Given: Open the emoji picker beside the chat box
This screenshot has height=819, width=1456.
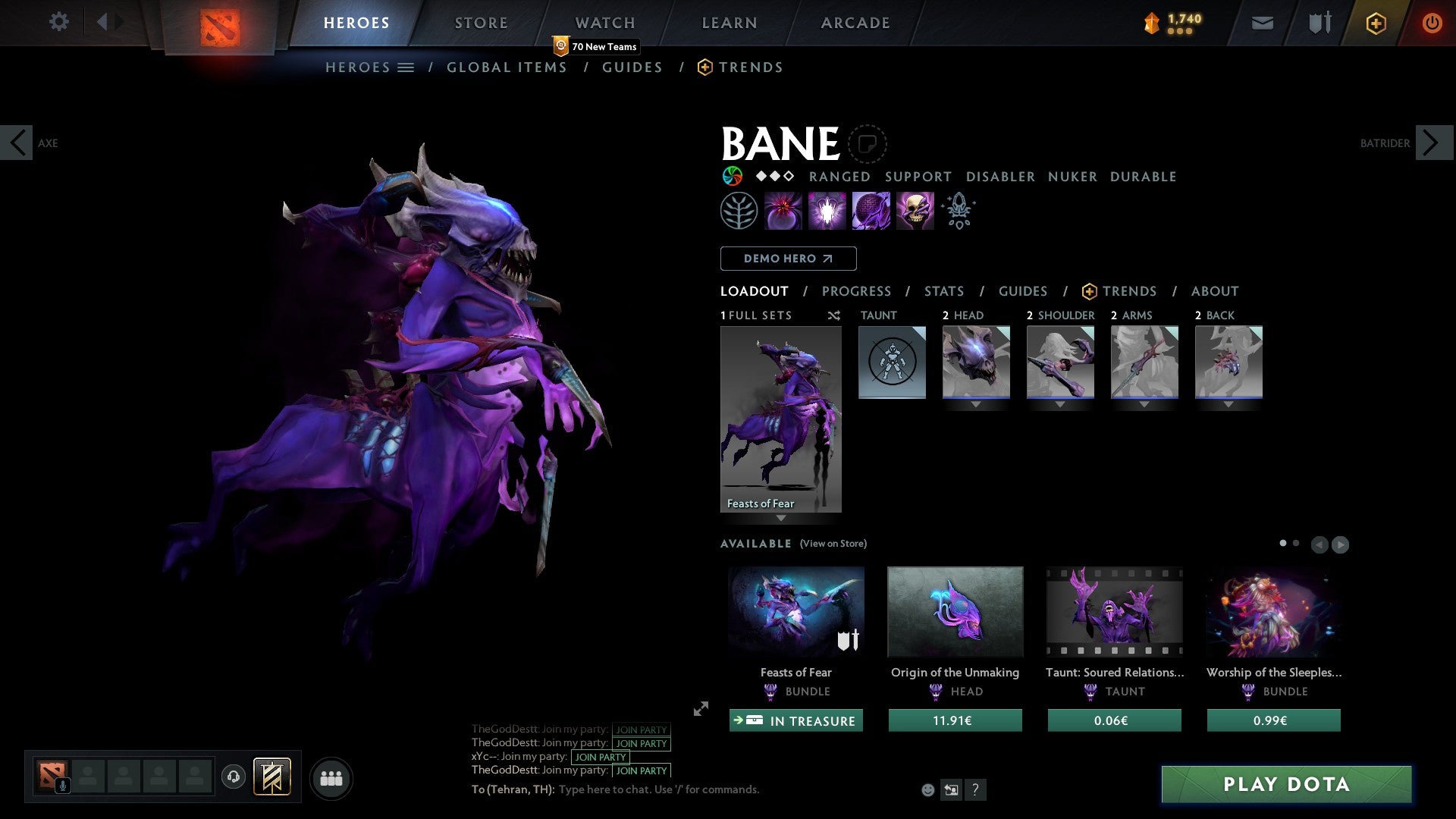Looking at the screenshot, I should [927, 789].
